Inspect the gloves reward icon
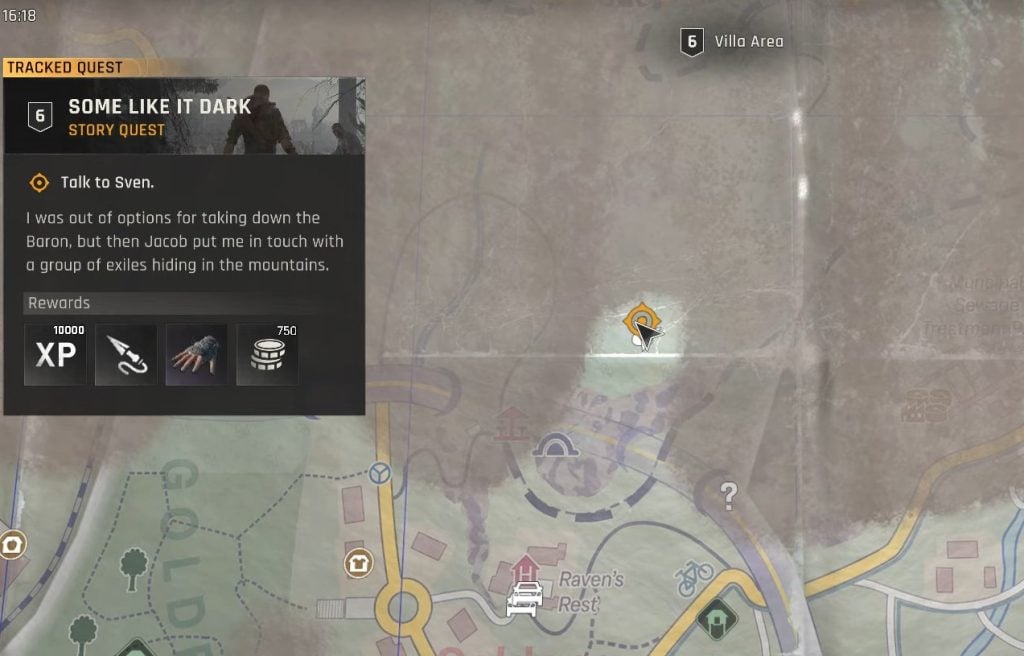The width and height of the screenshot is (1024, 656). point(196,354)
